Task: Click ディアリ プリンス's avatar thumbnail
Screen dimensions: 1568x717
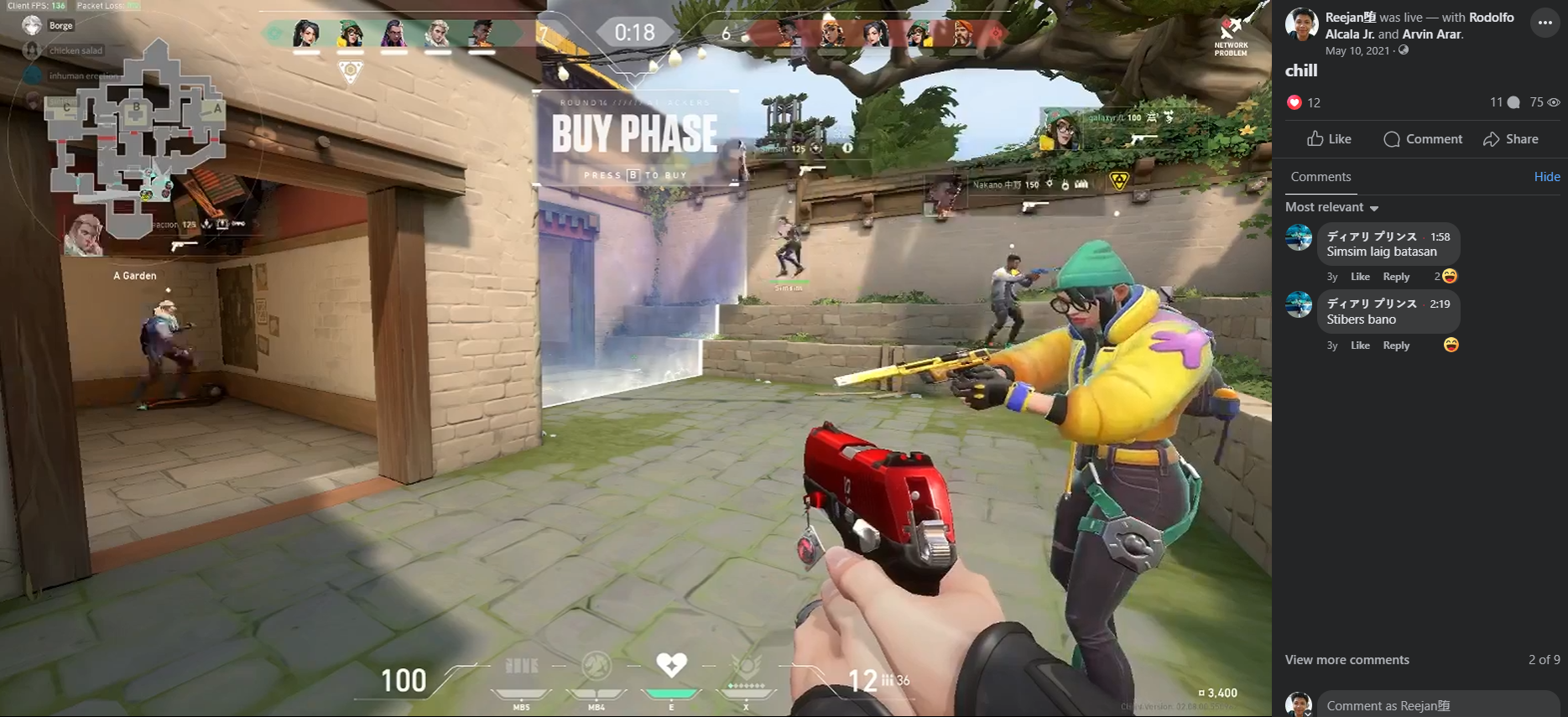Action: click(1298, 238)
